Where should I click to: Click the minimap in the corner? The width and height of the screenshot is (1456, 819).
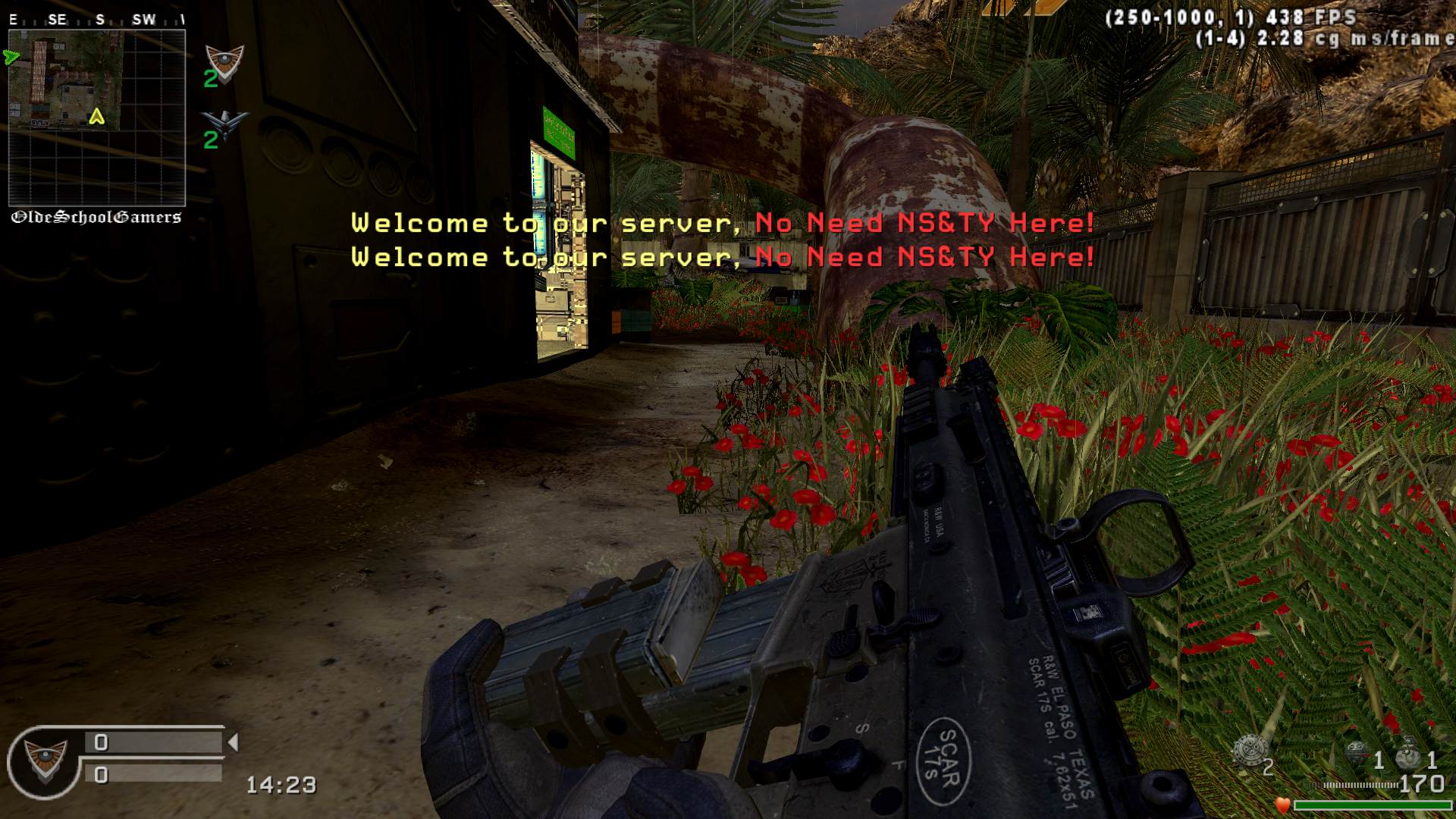tap(96, 118)
